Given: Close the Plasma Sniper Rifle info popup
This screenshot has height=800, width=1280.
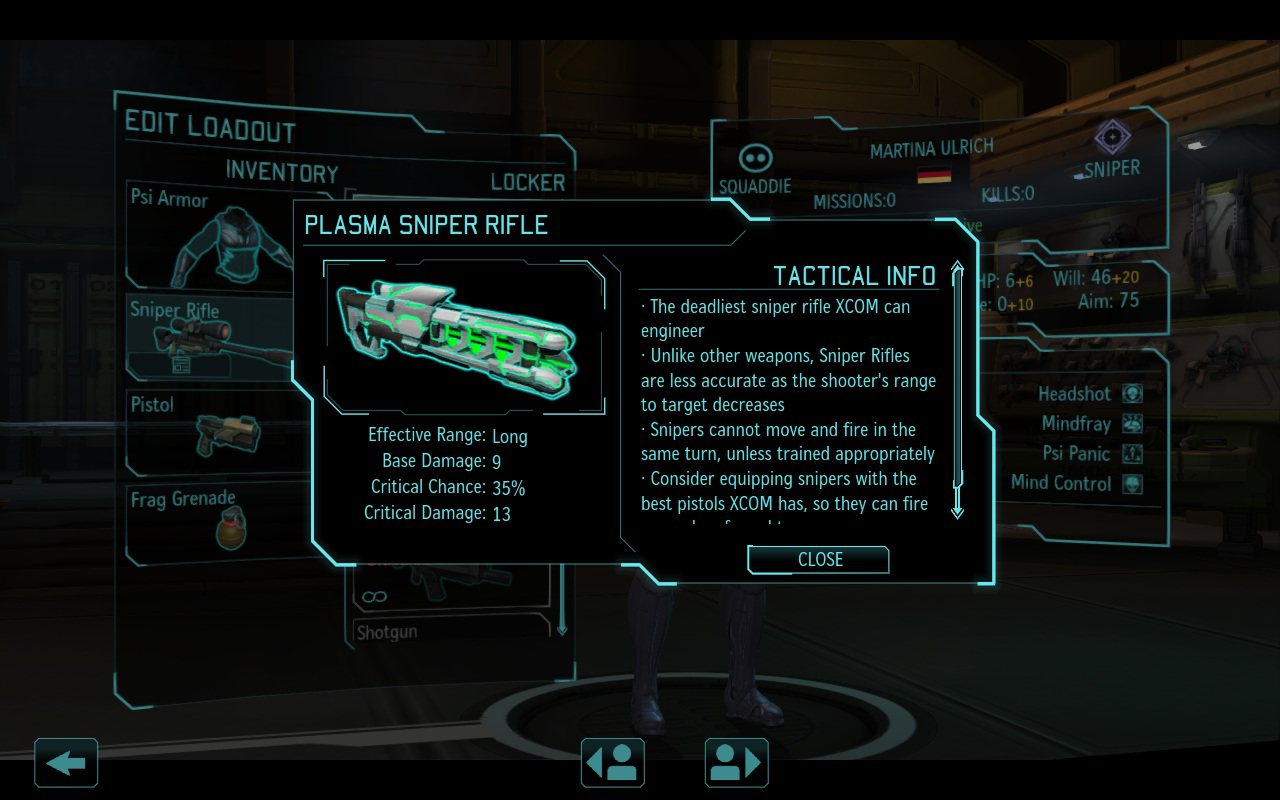Looking at the screenshot, I should pyautogui.click(x=818, y=560).
